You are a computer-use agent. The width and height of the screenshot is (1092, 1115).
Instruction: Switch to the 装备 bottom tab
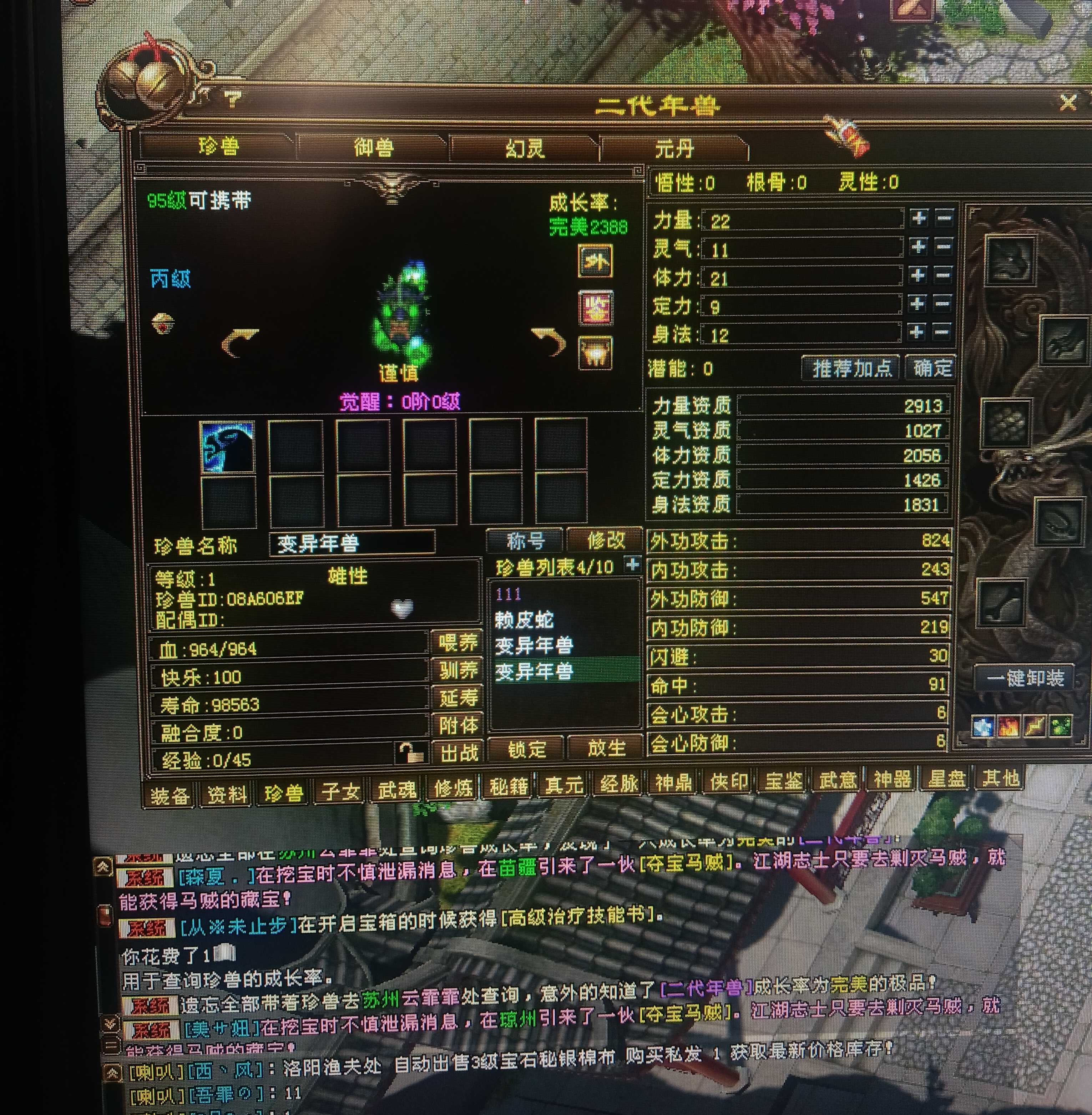click(x=169, y=795)
